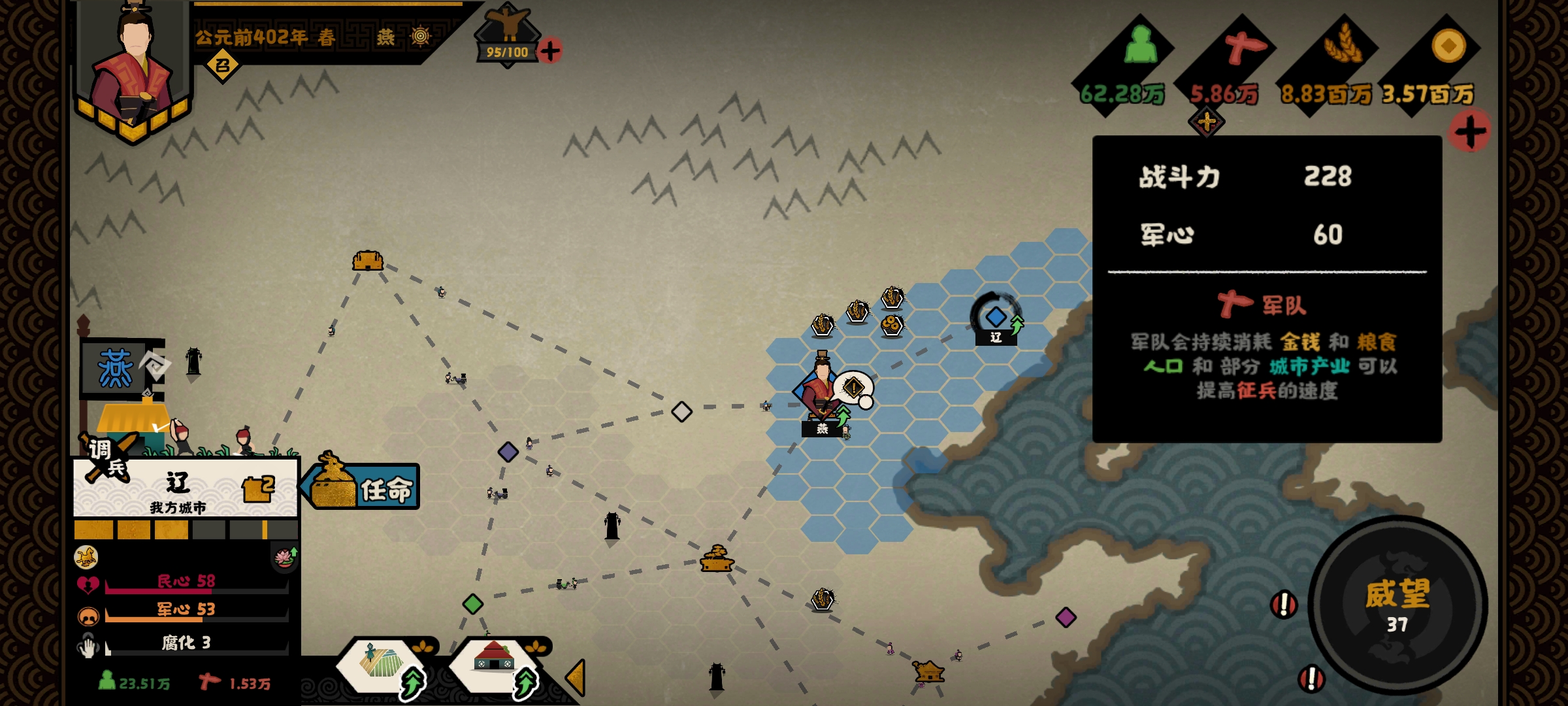
Task: Activate 调兵 troop transfer button
Action: 108,456
